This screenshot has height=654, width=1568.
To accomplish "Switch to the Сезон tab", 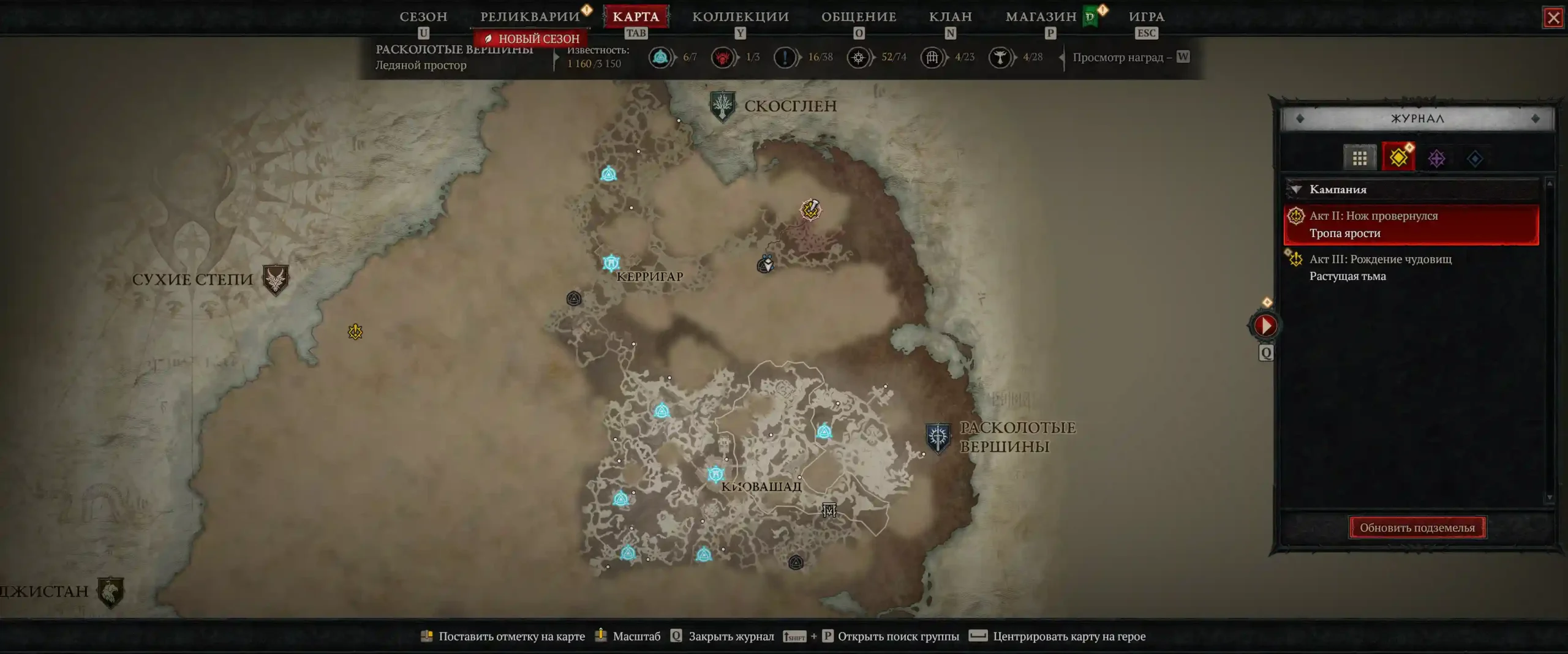I will click(x=423, y=17).
